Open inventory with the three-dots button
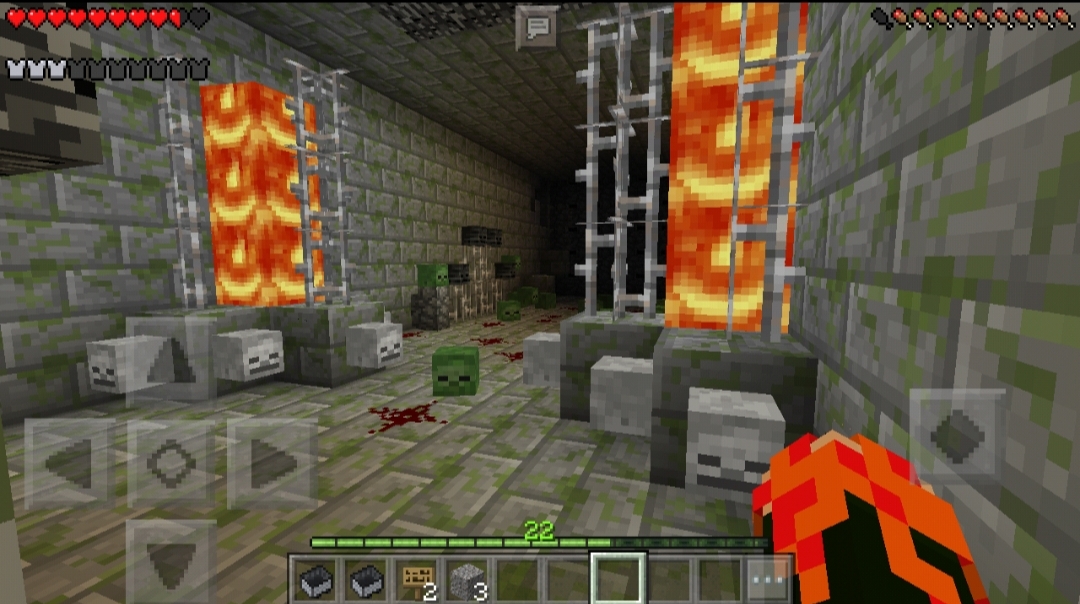Image resolution: width=1080 pixels, height=604 pixels. pos(769,579)
